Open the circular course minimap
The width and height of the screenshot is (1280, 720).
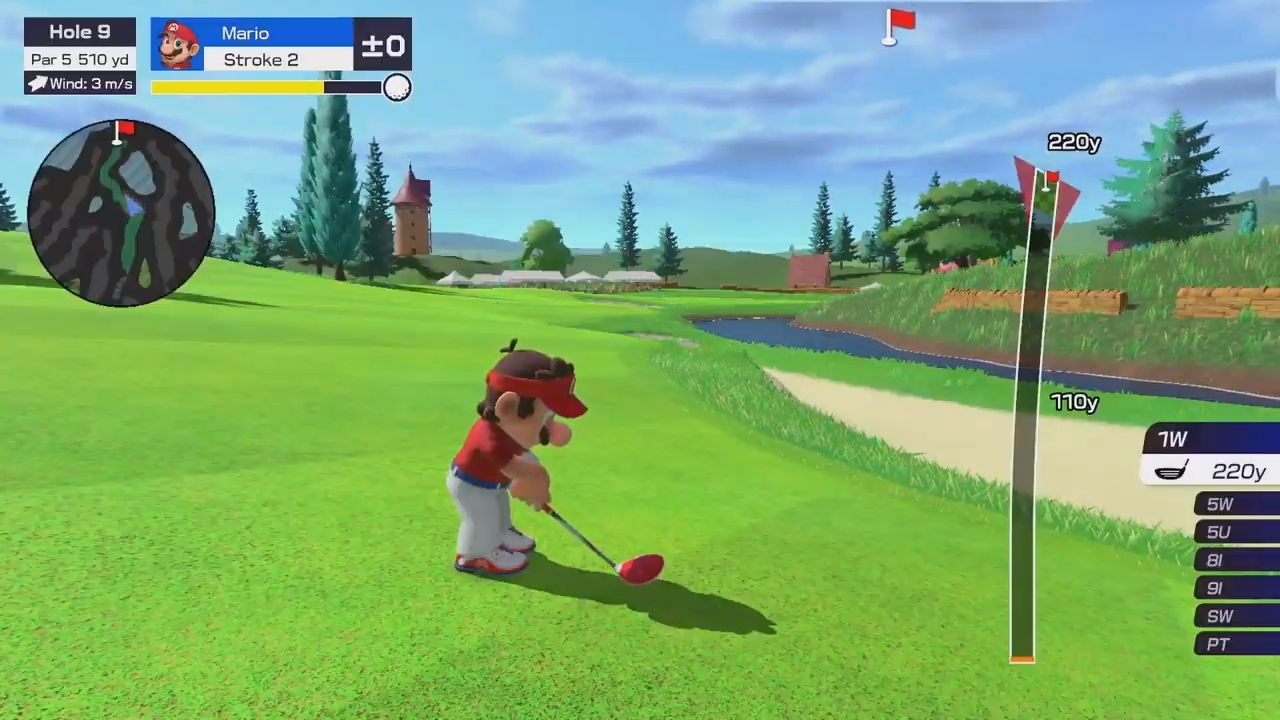click(121, 213)
